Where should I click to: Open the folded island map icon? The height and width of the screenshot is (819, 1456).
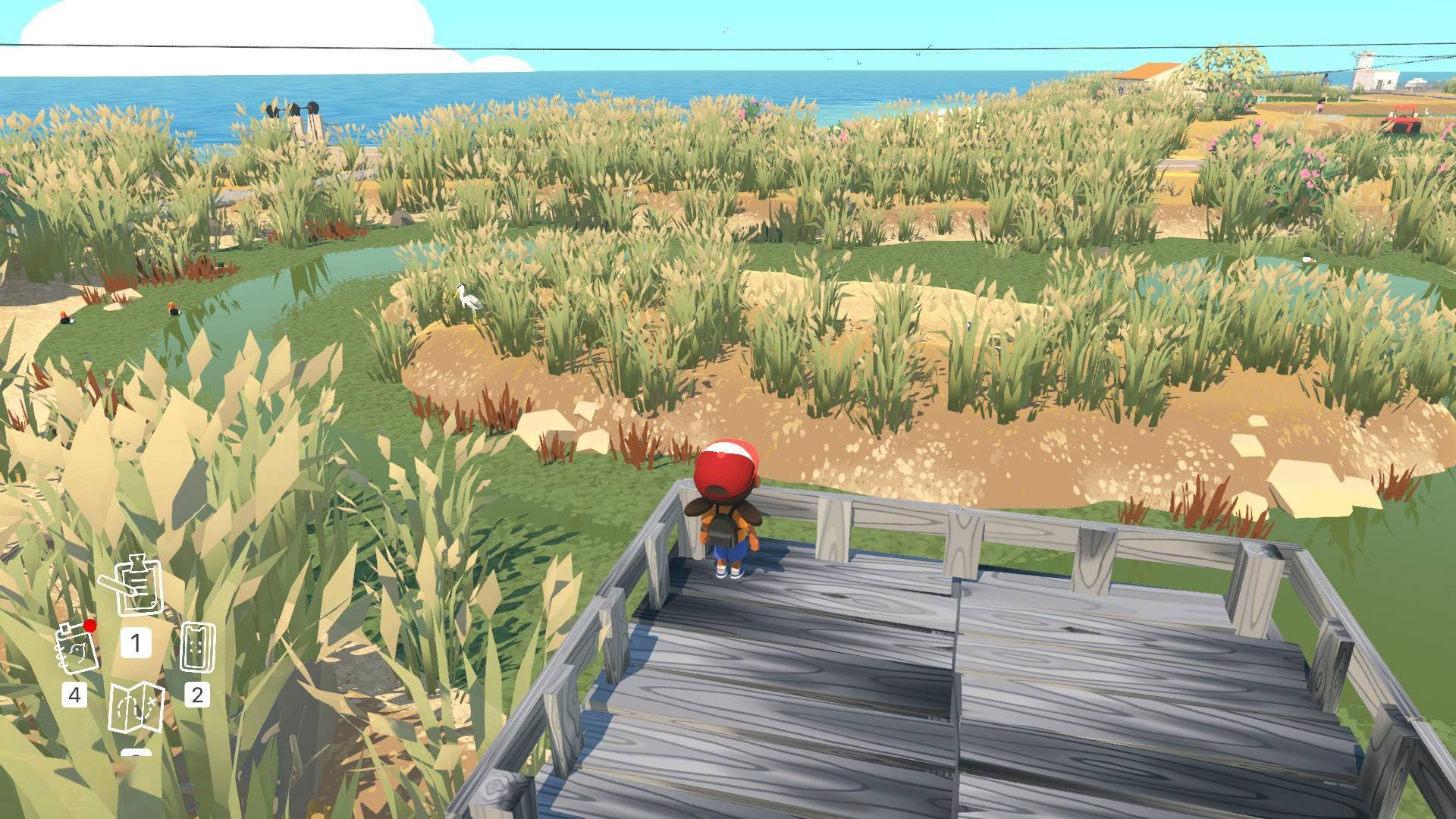[x=136, y=708]
